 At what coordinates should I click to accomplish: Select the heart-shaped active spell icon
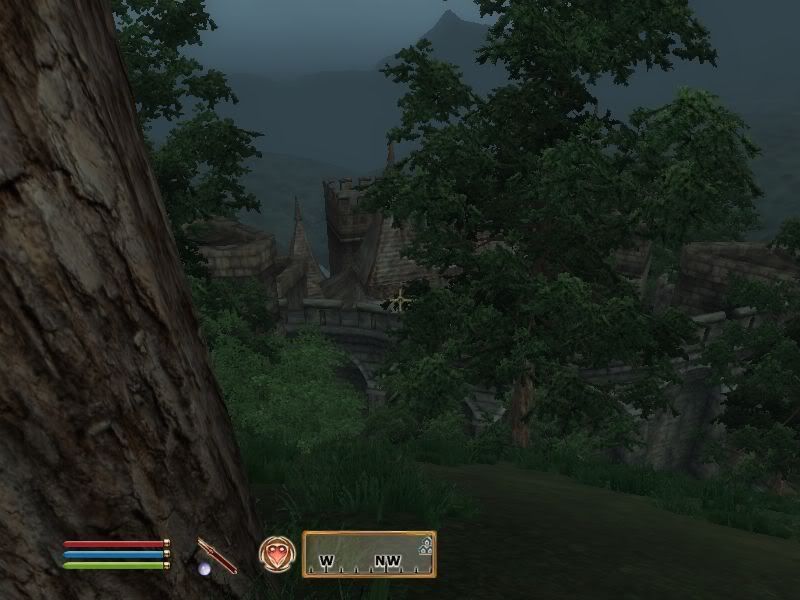click(x=277, y=554)
